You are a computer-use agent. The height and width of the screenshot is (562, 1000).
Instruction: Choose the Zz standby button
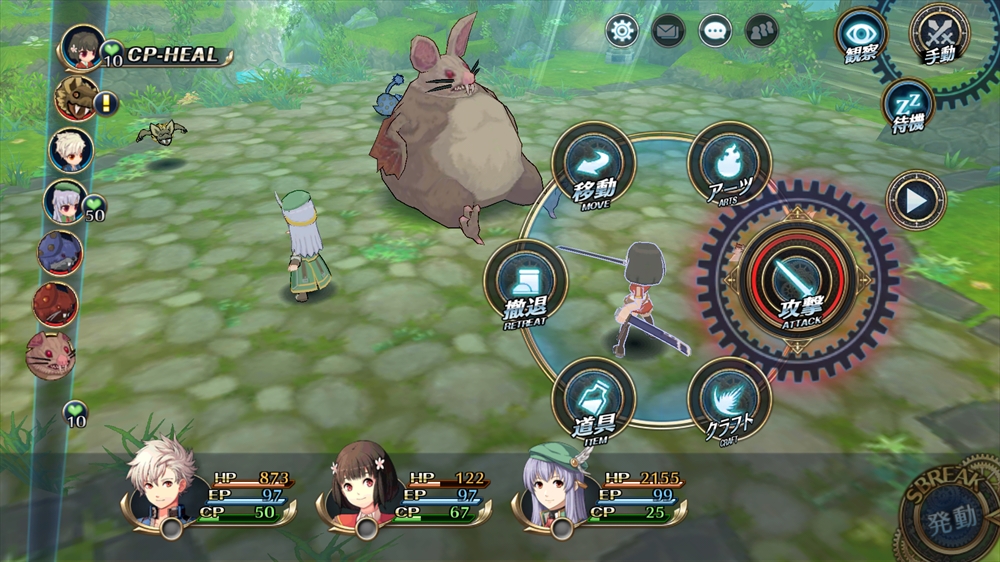[x=907, y=106]
